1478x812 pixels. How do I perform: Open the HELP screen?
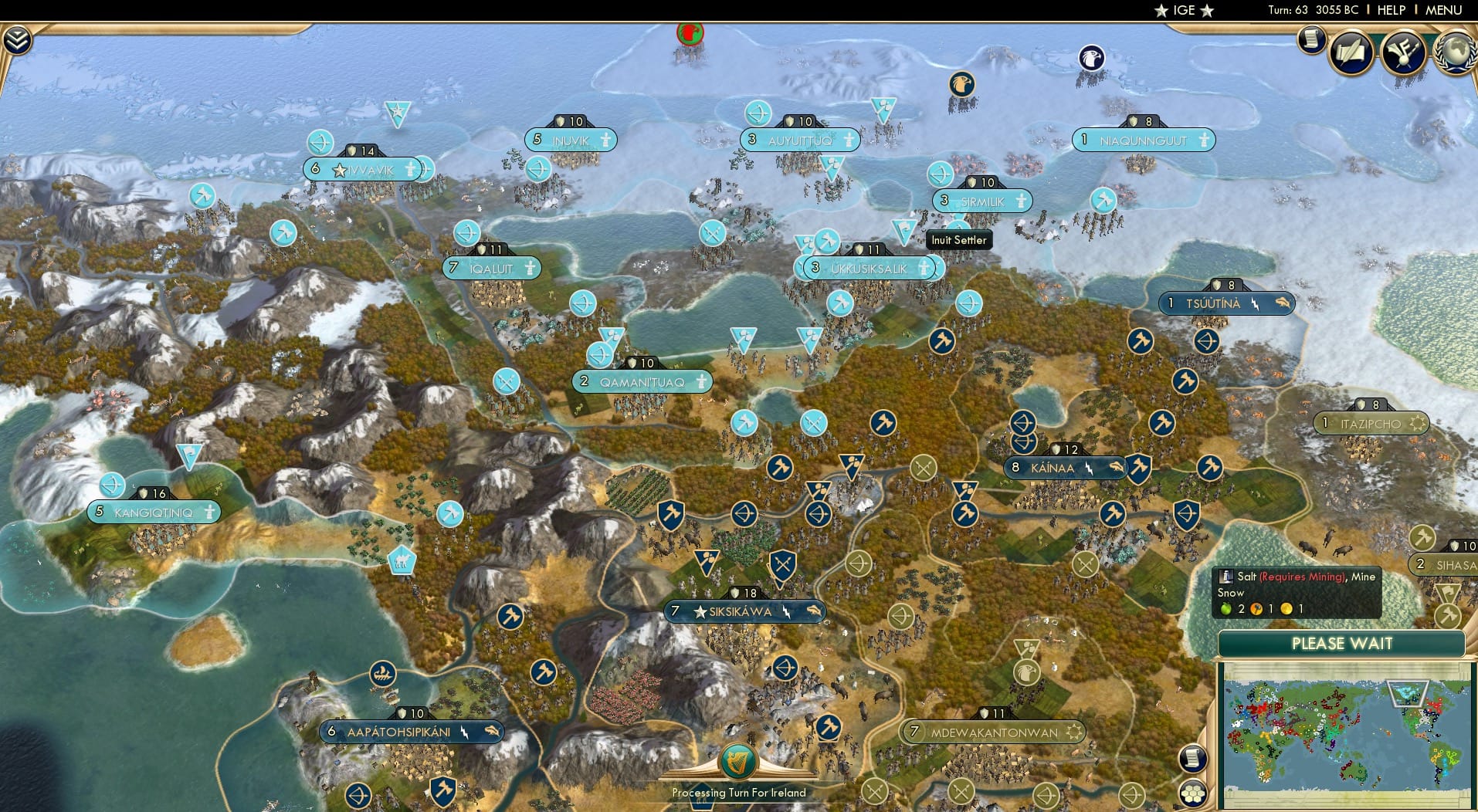[x=1390, y=10]
